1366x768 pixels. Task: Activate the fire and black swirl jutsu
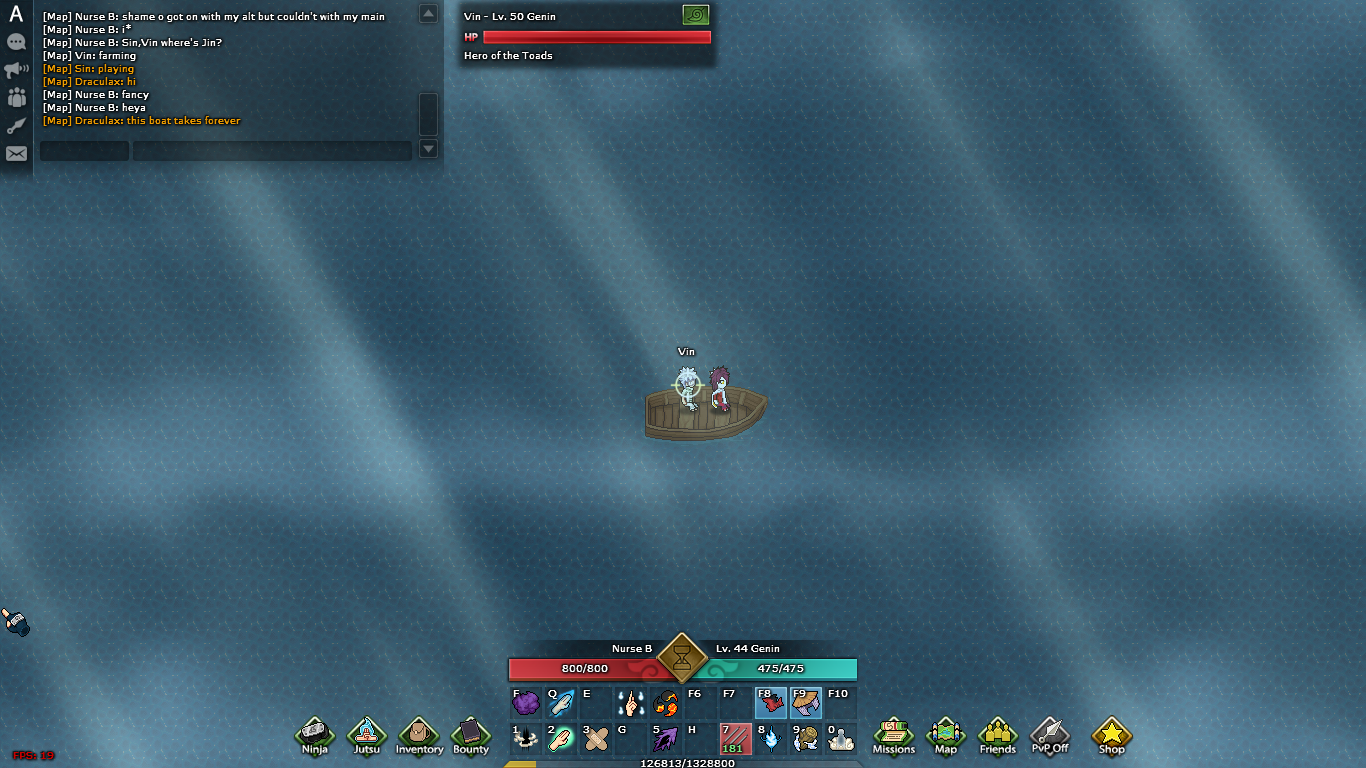(666, 703)
